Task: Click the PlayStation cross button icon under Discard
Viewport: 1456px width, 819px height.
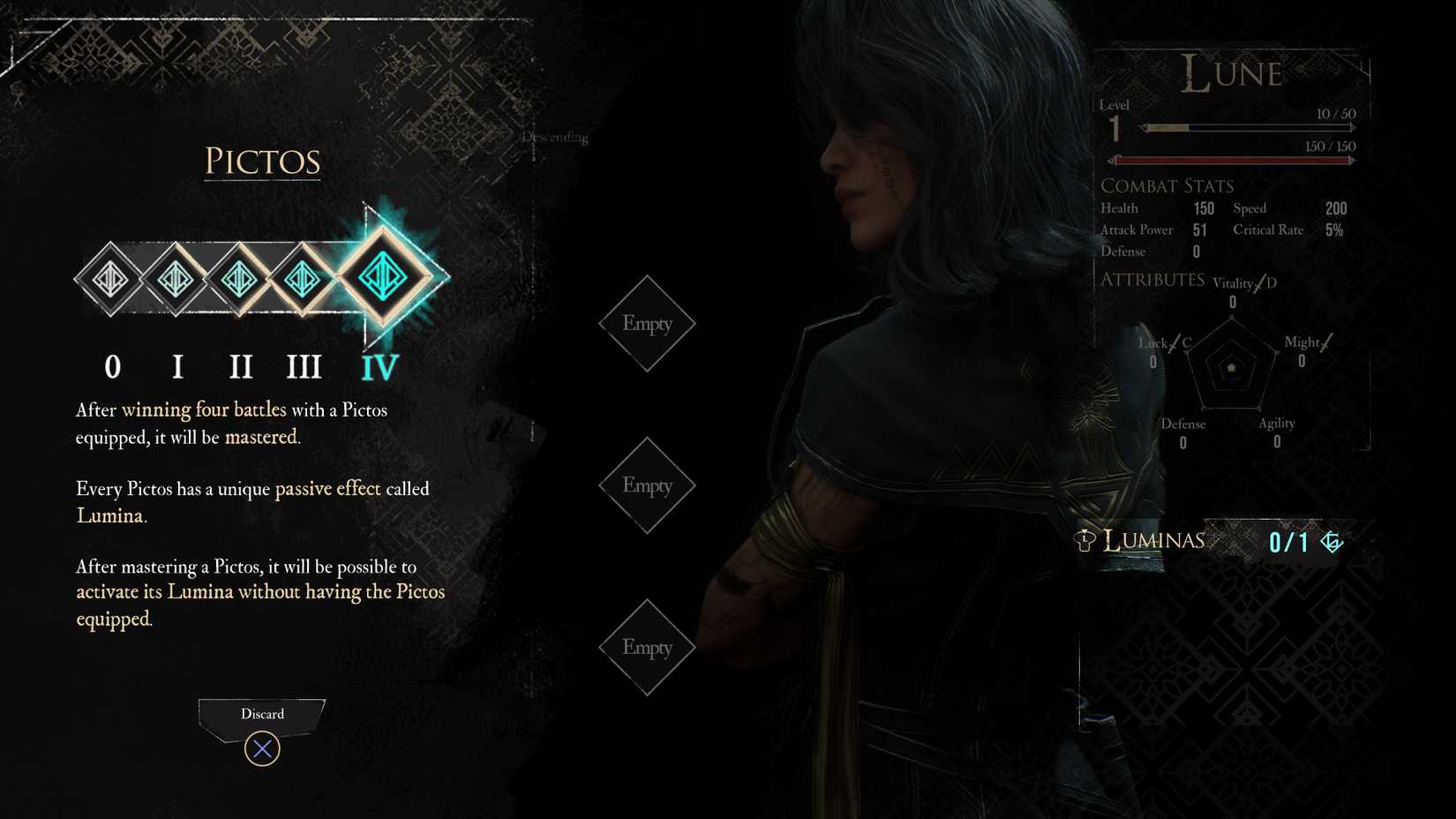Action: tap(261, 748)
